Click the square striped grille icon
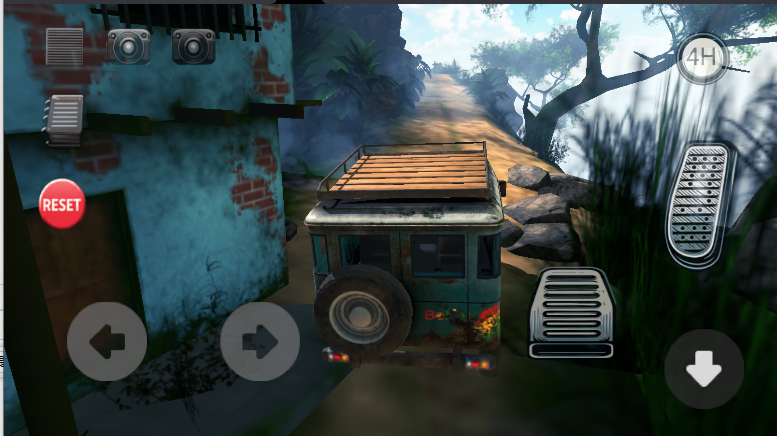Screen dimensions: 777x436 tap(65, 46)
